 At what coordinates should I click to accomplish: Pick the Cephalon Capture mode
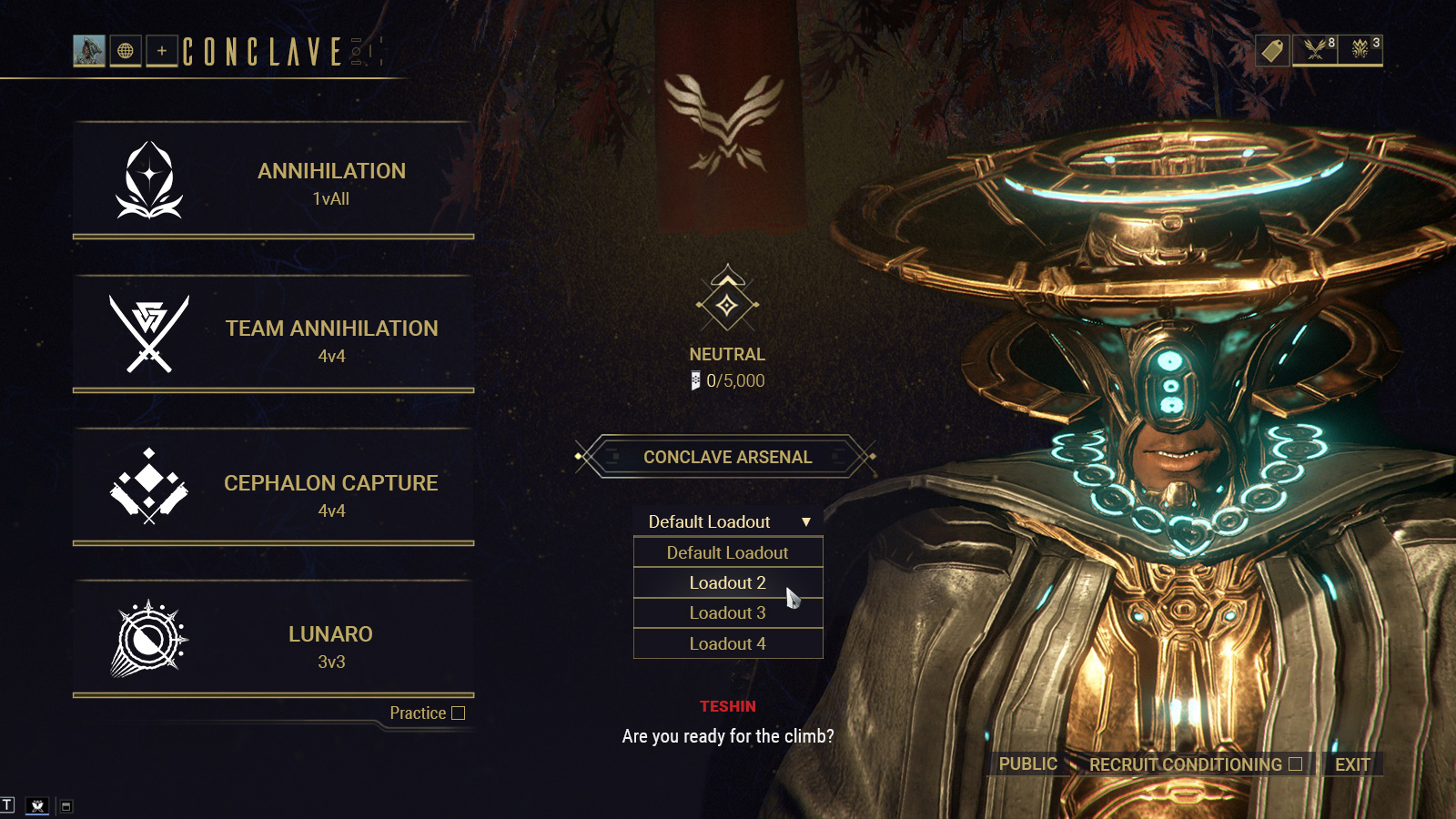click(x=273, y=490)
